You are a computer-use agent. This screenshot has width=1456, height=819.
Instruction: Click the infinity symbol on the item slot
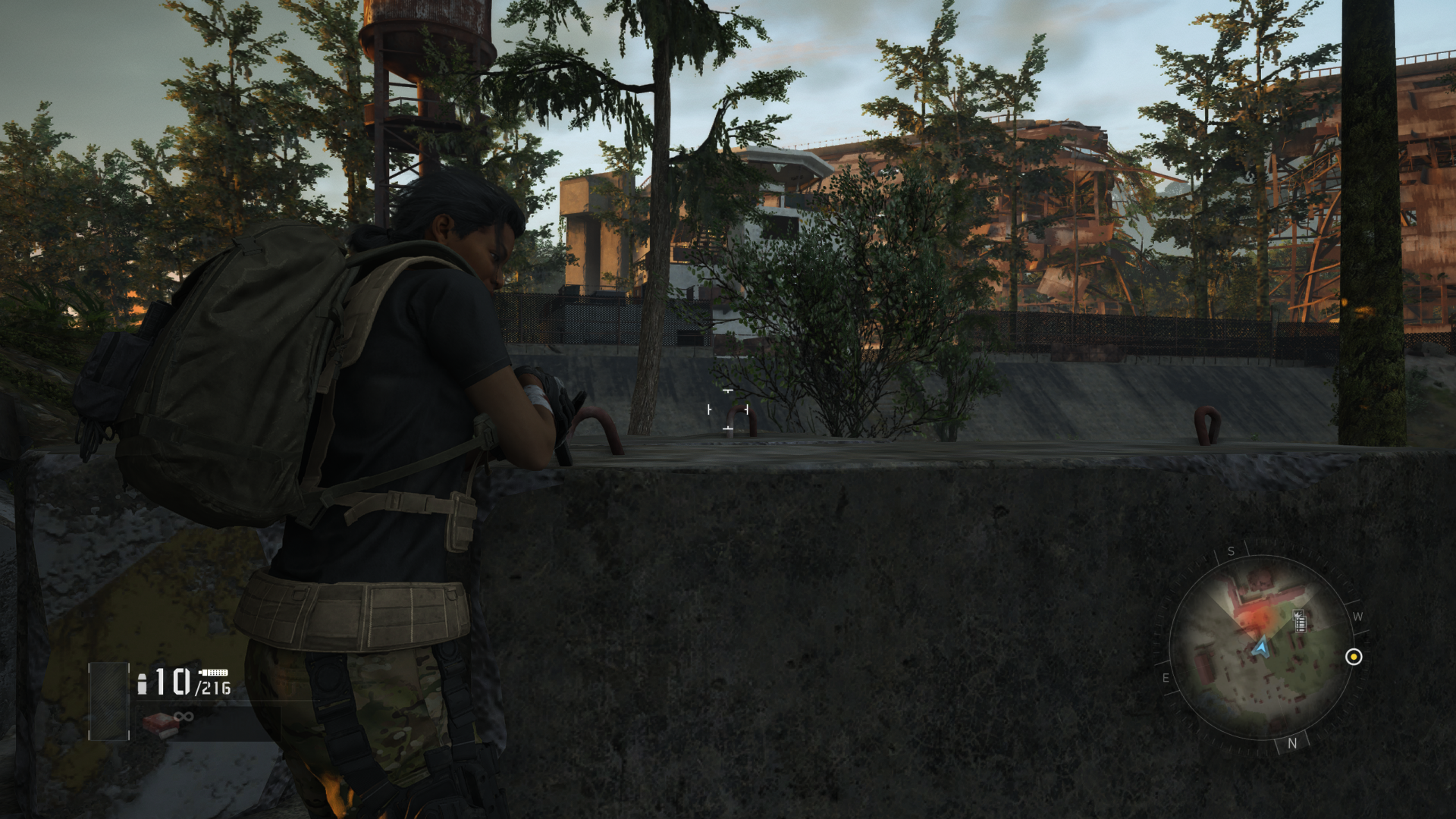[184, 717]
